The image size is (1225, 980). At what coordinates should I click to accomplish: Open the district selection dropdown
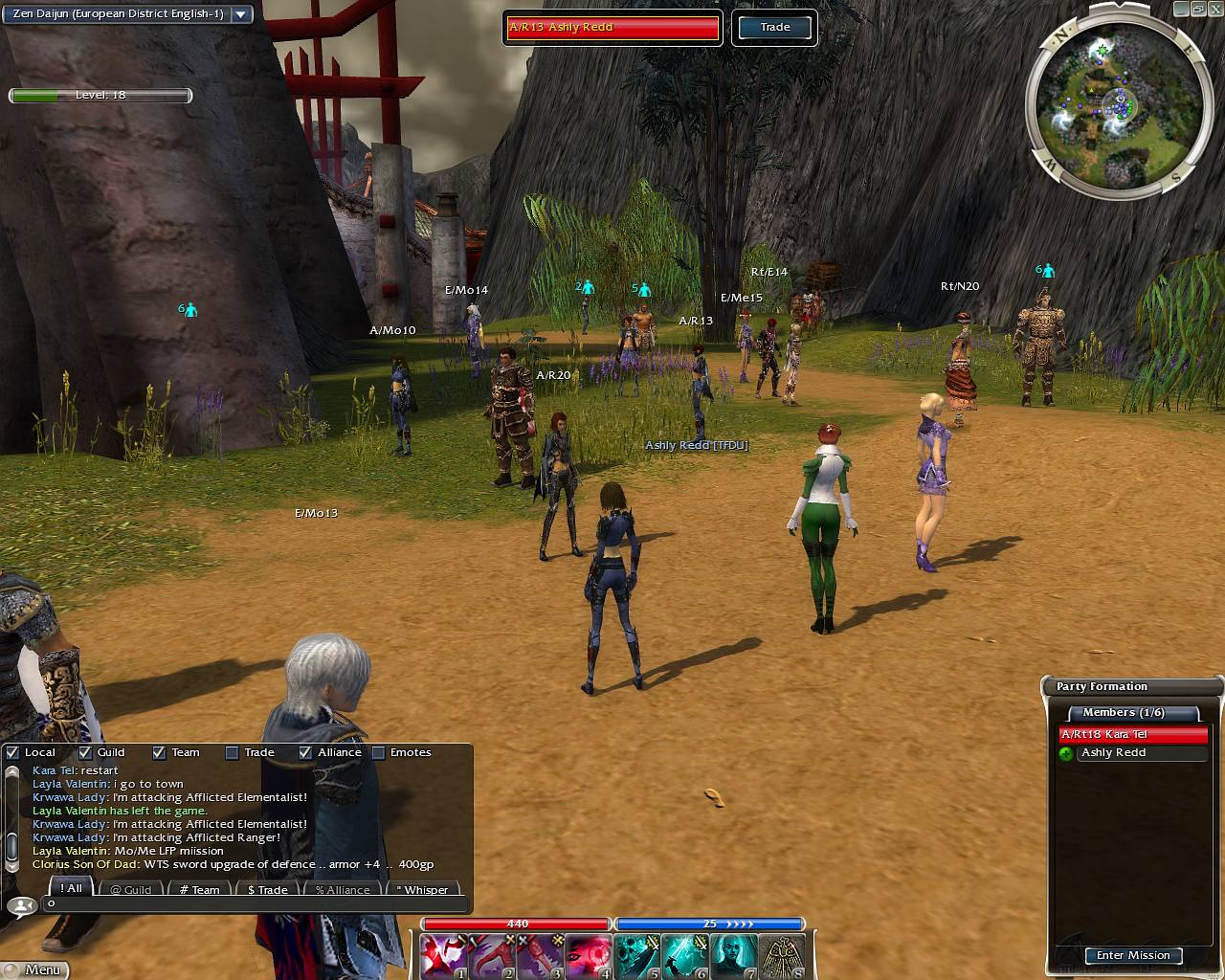pos(241,14)
